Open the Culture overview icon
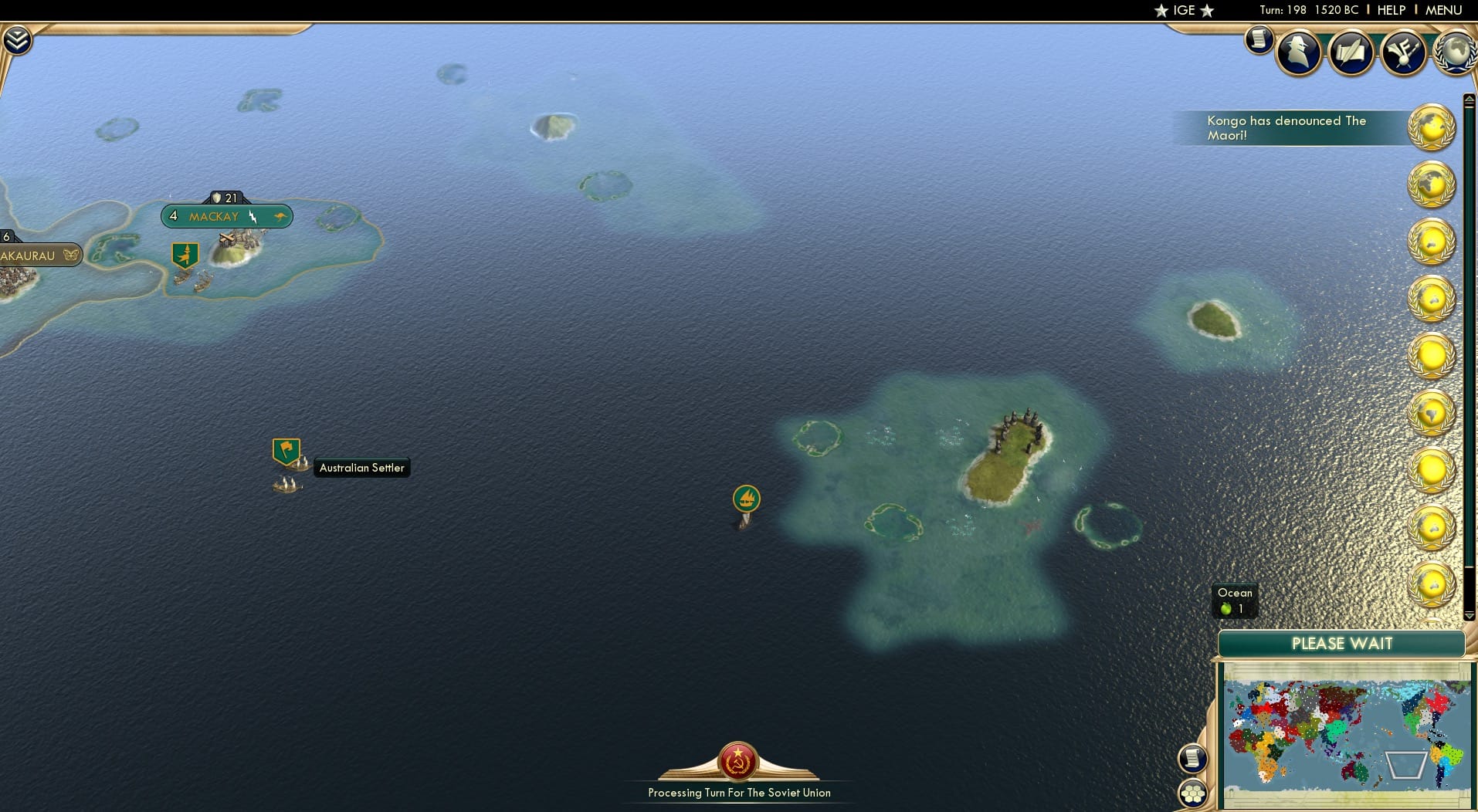The width and height of the screenshot is (1478, 812). (1405, 52)
